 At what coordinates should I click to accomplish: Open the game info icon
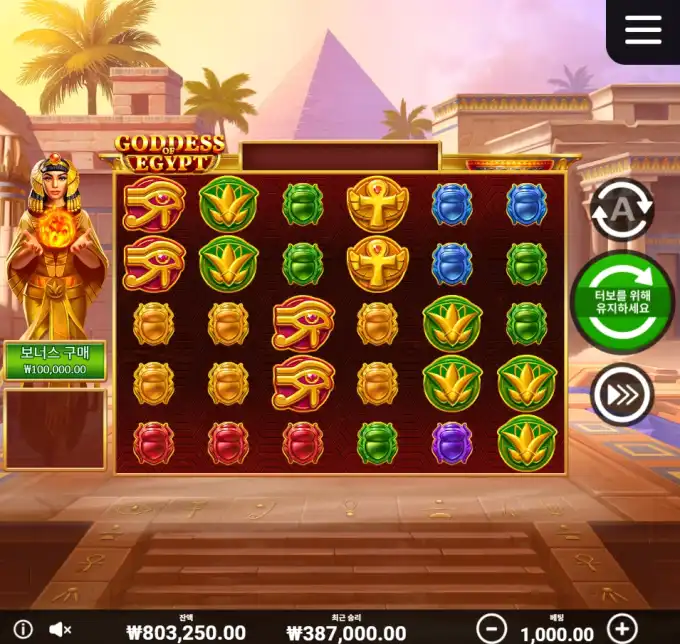pos(23,629)
